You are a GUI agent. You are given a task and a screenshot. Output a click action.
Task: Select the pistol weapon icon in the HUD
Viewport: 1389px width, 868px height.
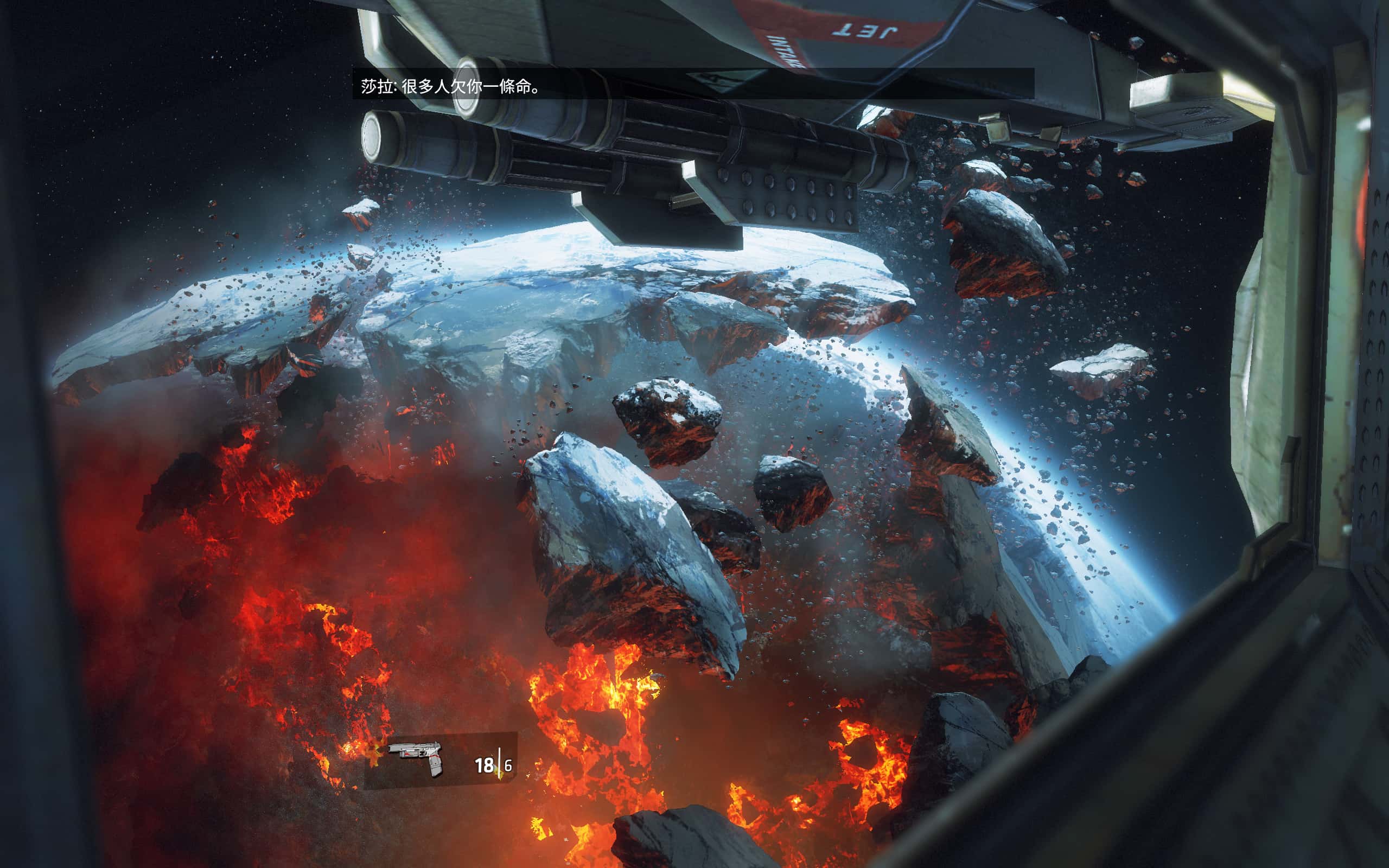pos(416,757)
